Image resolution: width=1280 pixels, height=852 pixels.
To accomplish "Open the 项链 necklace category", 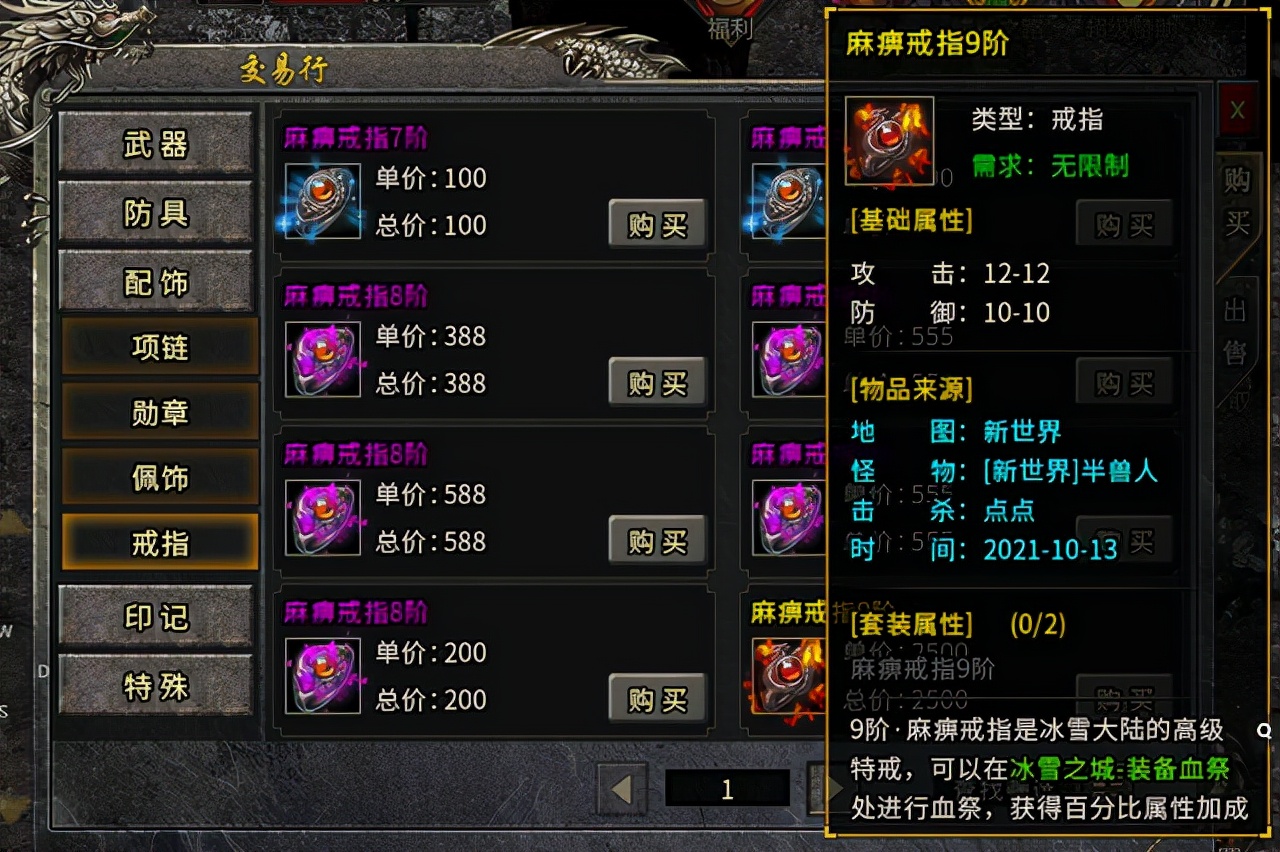I will pos(158,347).
